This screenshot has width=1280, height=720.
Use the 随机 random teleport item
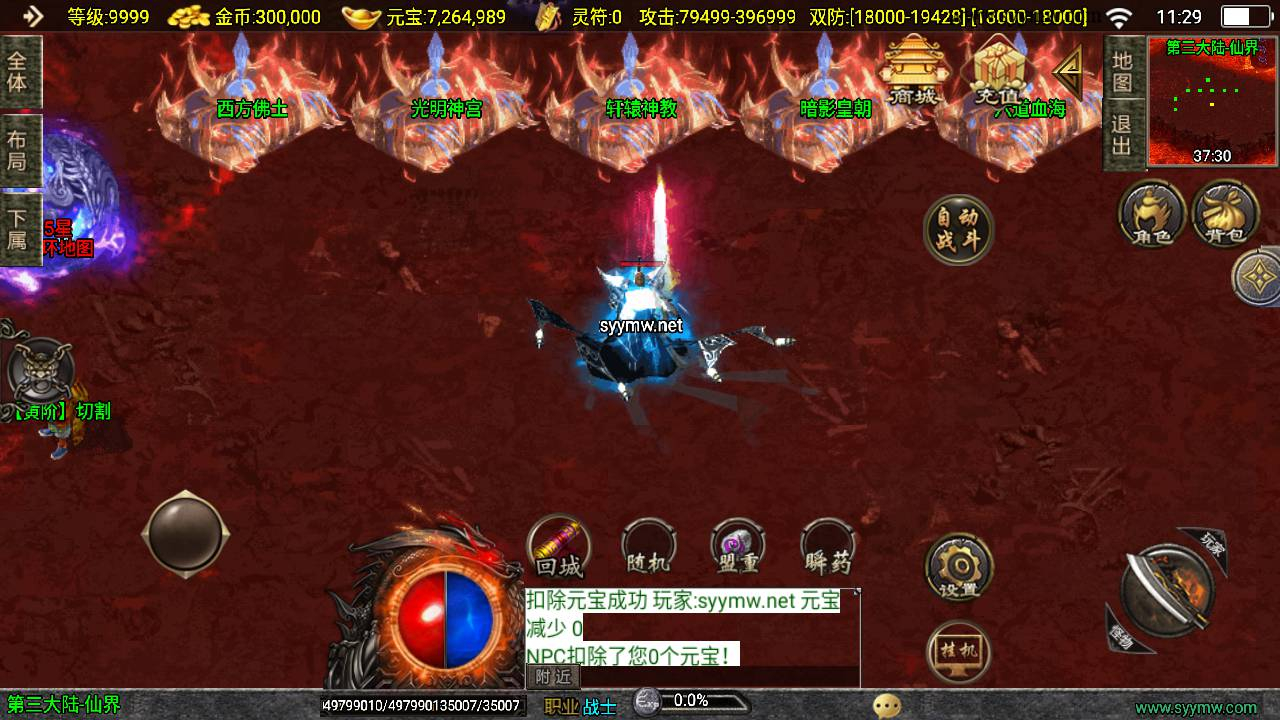[648, 548]
